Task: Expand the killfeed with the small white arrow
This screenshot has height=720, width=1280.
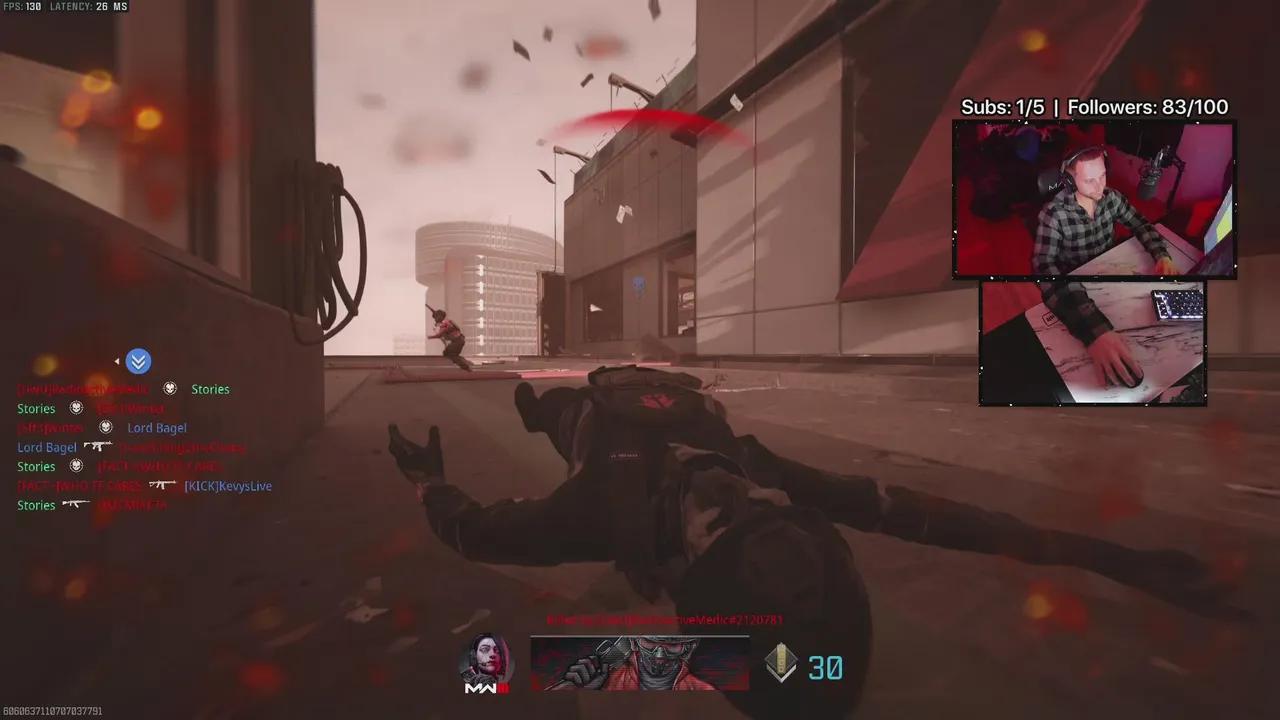Action: click(x=117, y=361)
